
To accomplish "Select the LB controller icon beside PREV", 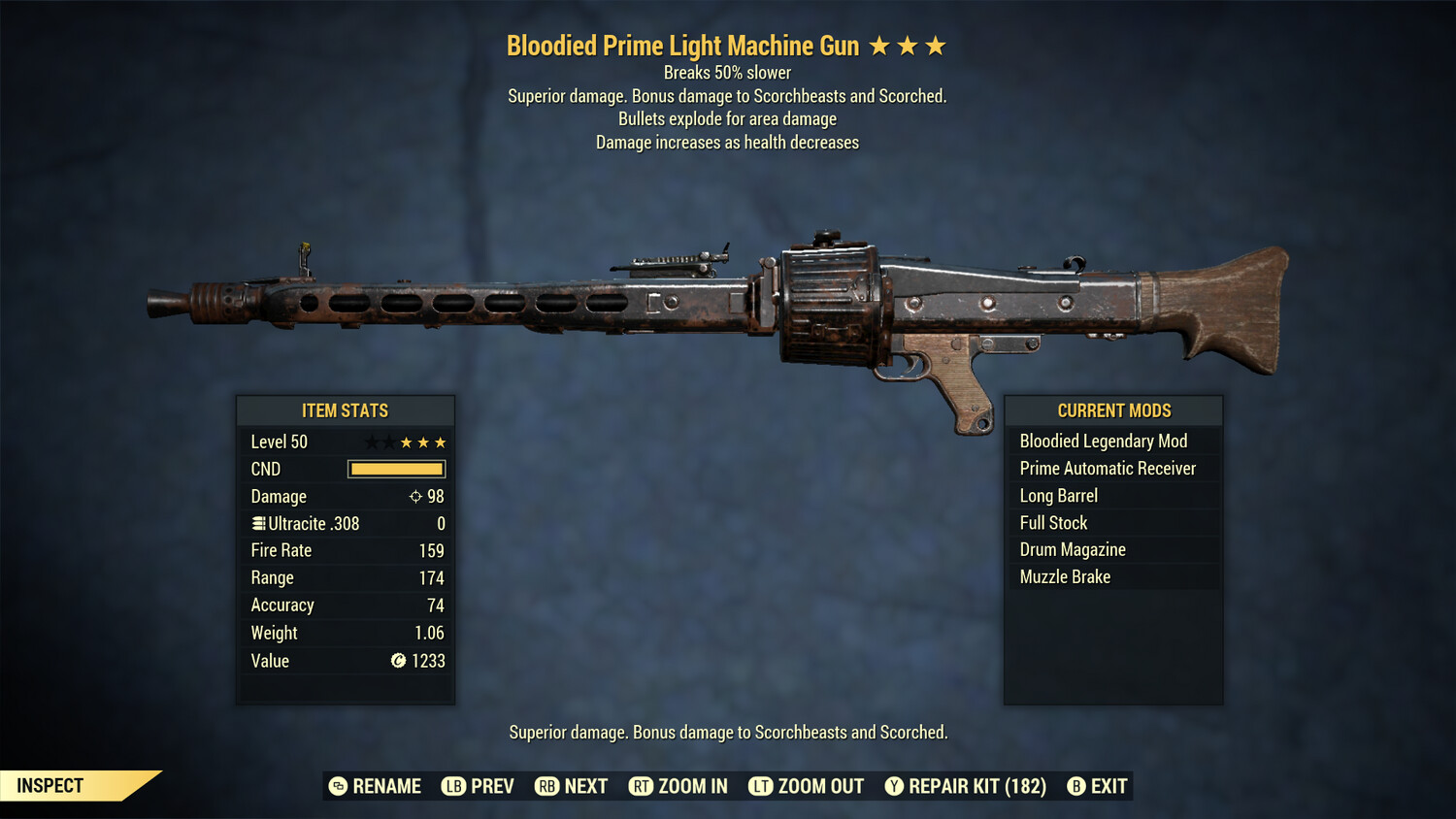I will pyautogui.click(x=452, y=786).
